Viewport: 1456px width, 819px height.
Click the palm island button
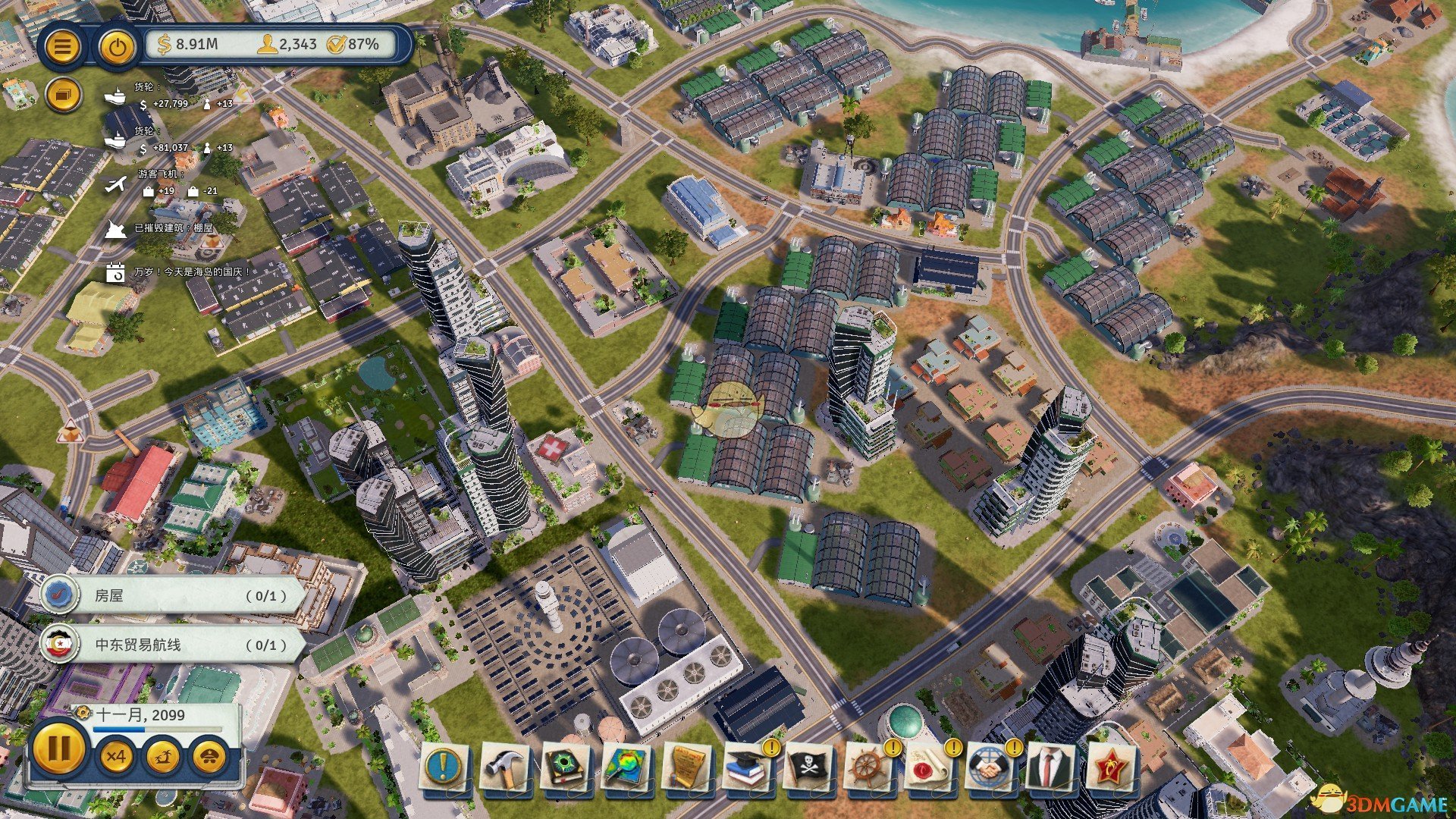tap(162, 756)
